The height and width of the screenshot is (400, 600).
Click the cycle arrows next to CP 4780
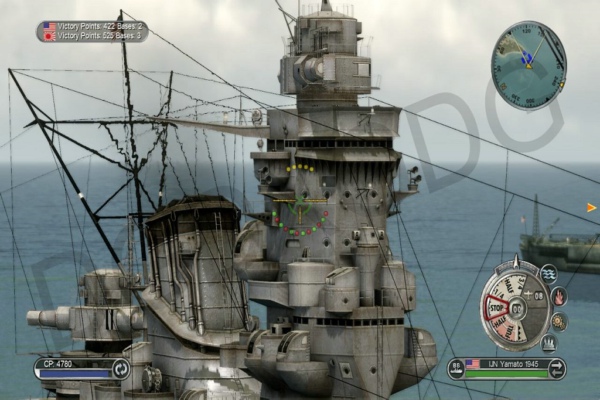point(120,368)
